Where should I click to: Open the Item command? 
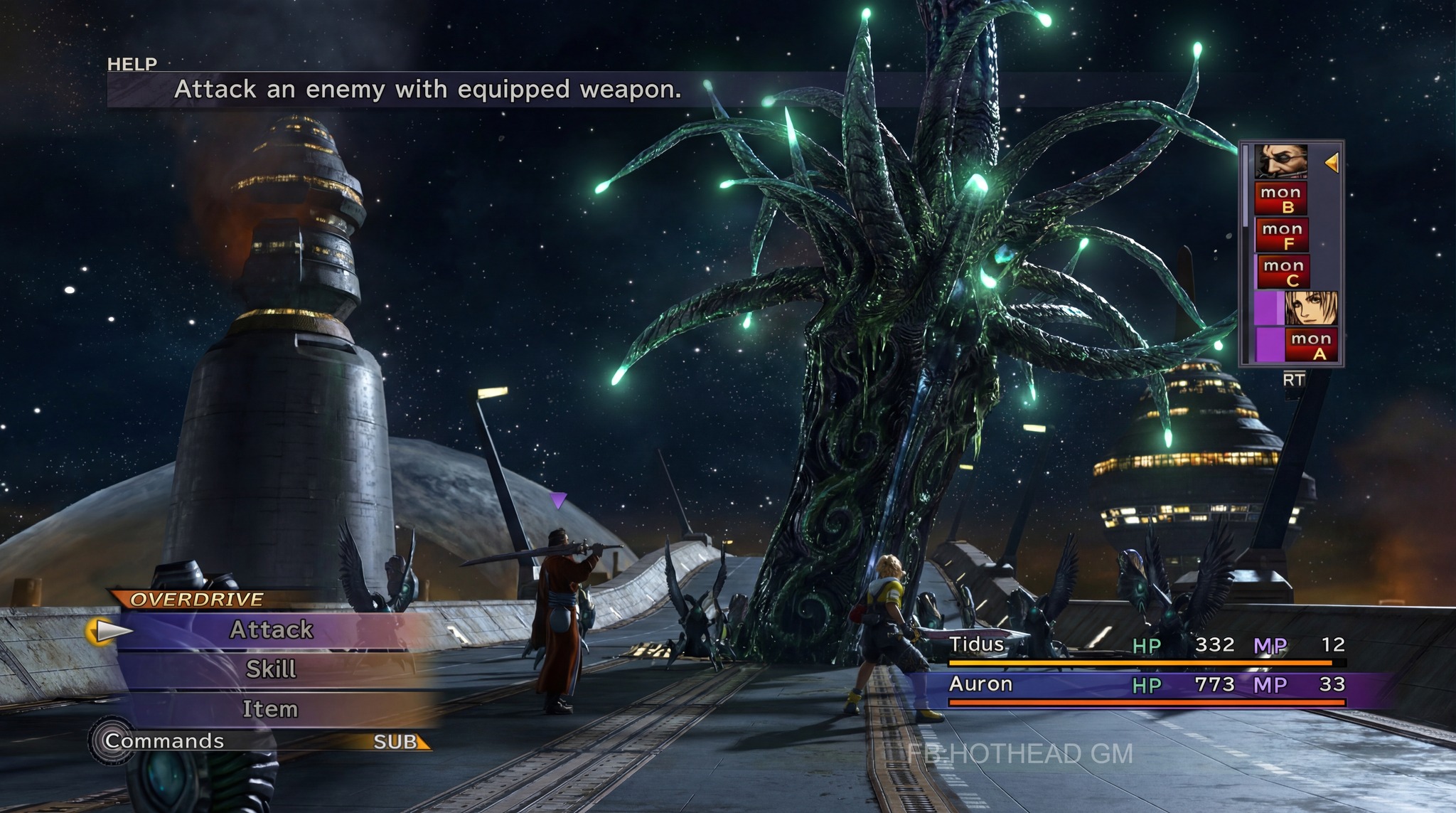270,709
